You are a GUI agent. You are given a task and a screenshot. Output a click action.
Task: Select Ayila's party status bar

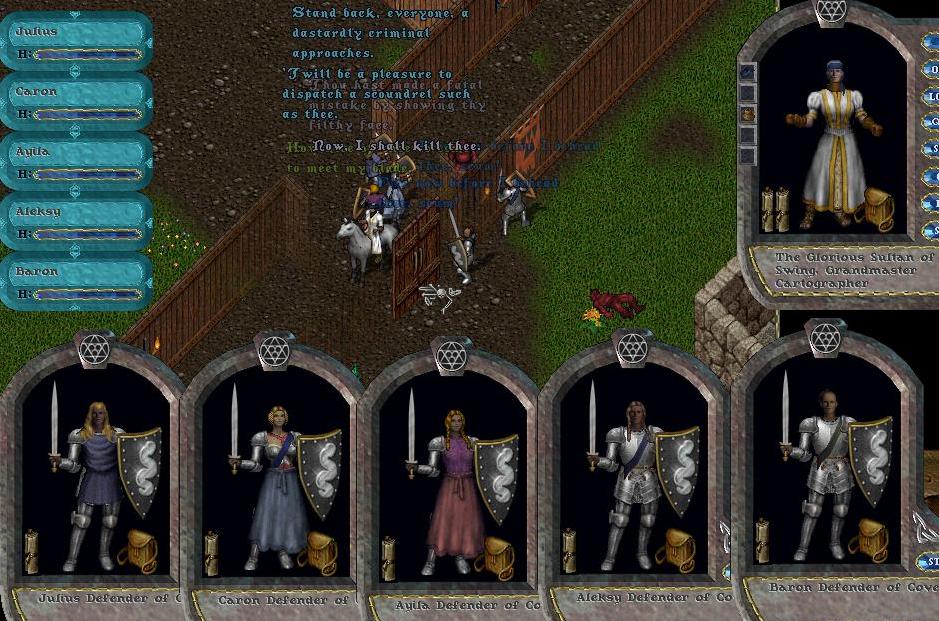click(76, 161)
